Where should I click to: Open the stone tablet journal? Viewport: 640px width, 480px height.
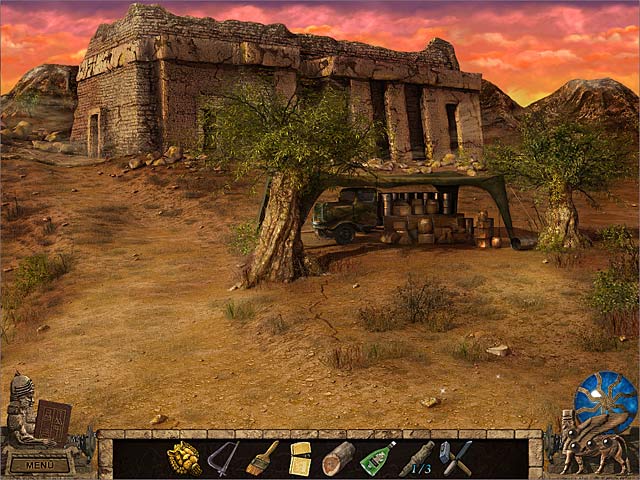click(x=52, y=420)
